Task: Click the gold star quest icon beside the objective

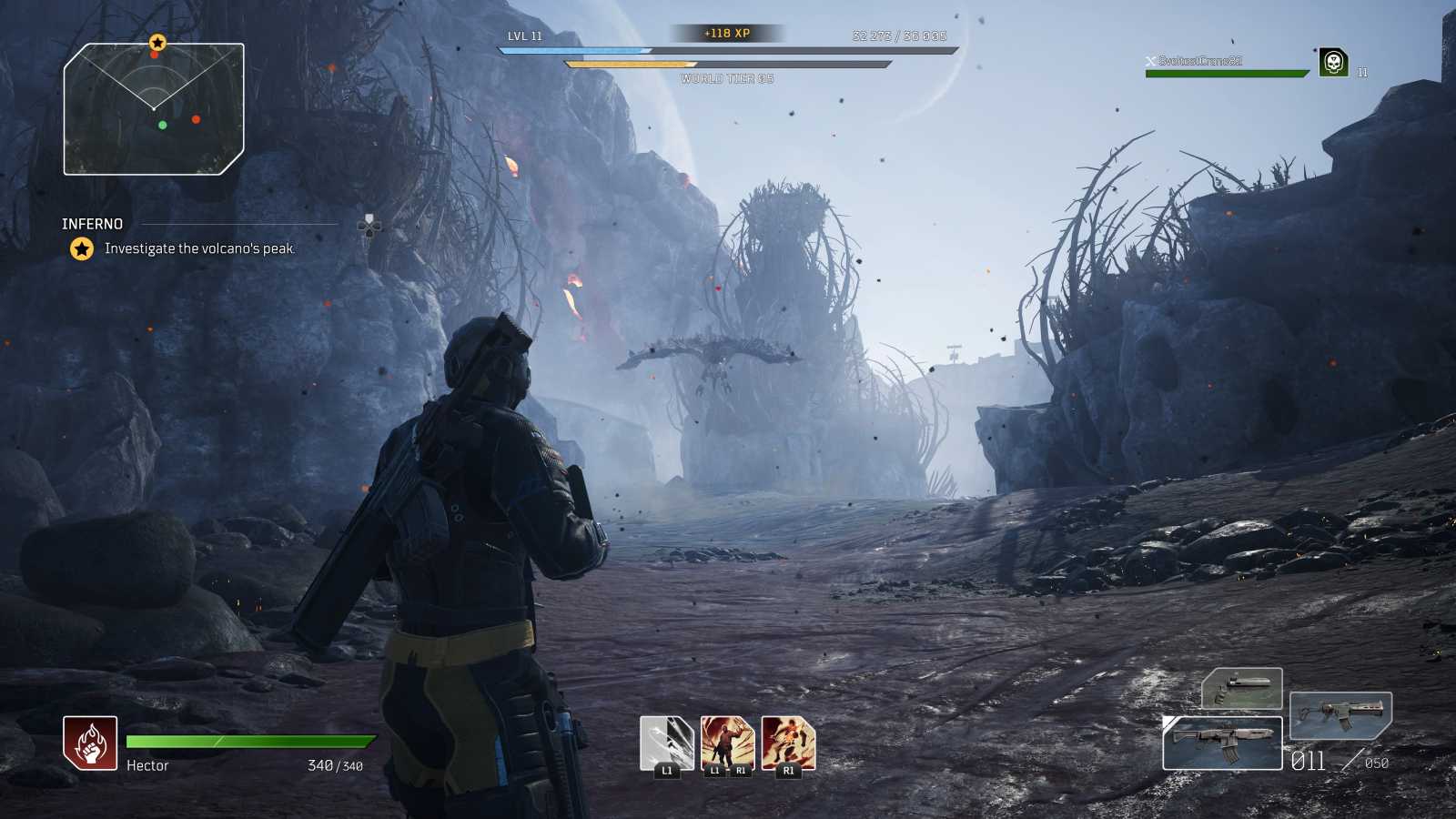Action: [82, 248]
